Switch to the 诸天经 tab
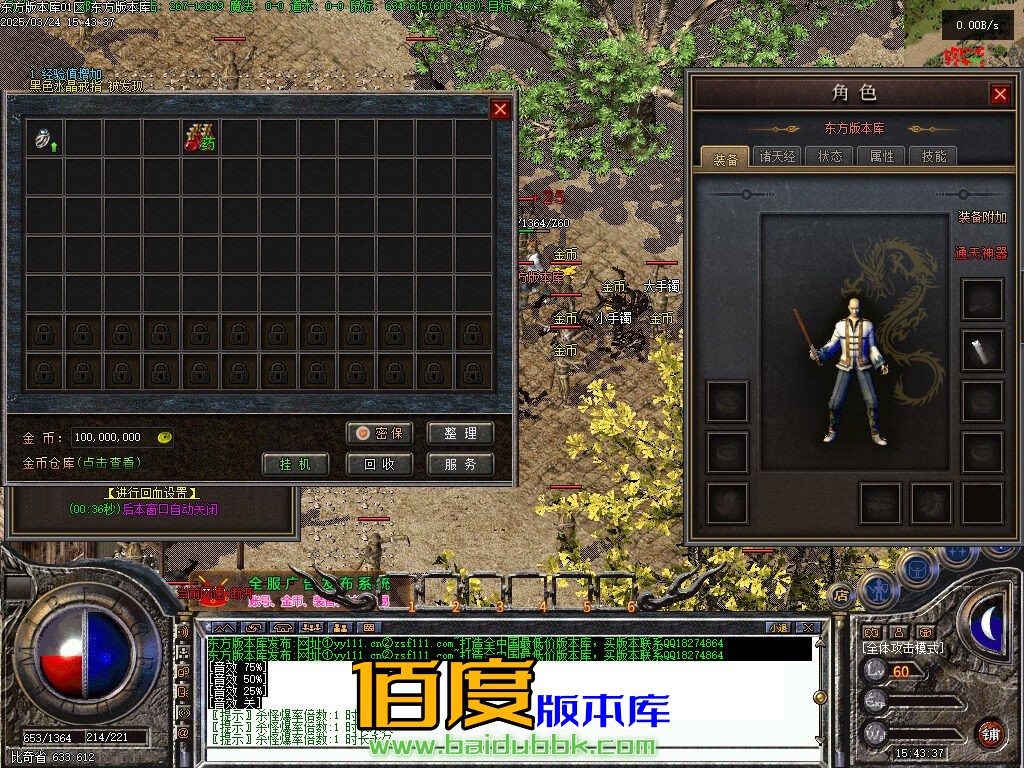 coord(777,156)
